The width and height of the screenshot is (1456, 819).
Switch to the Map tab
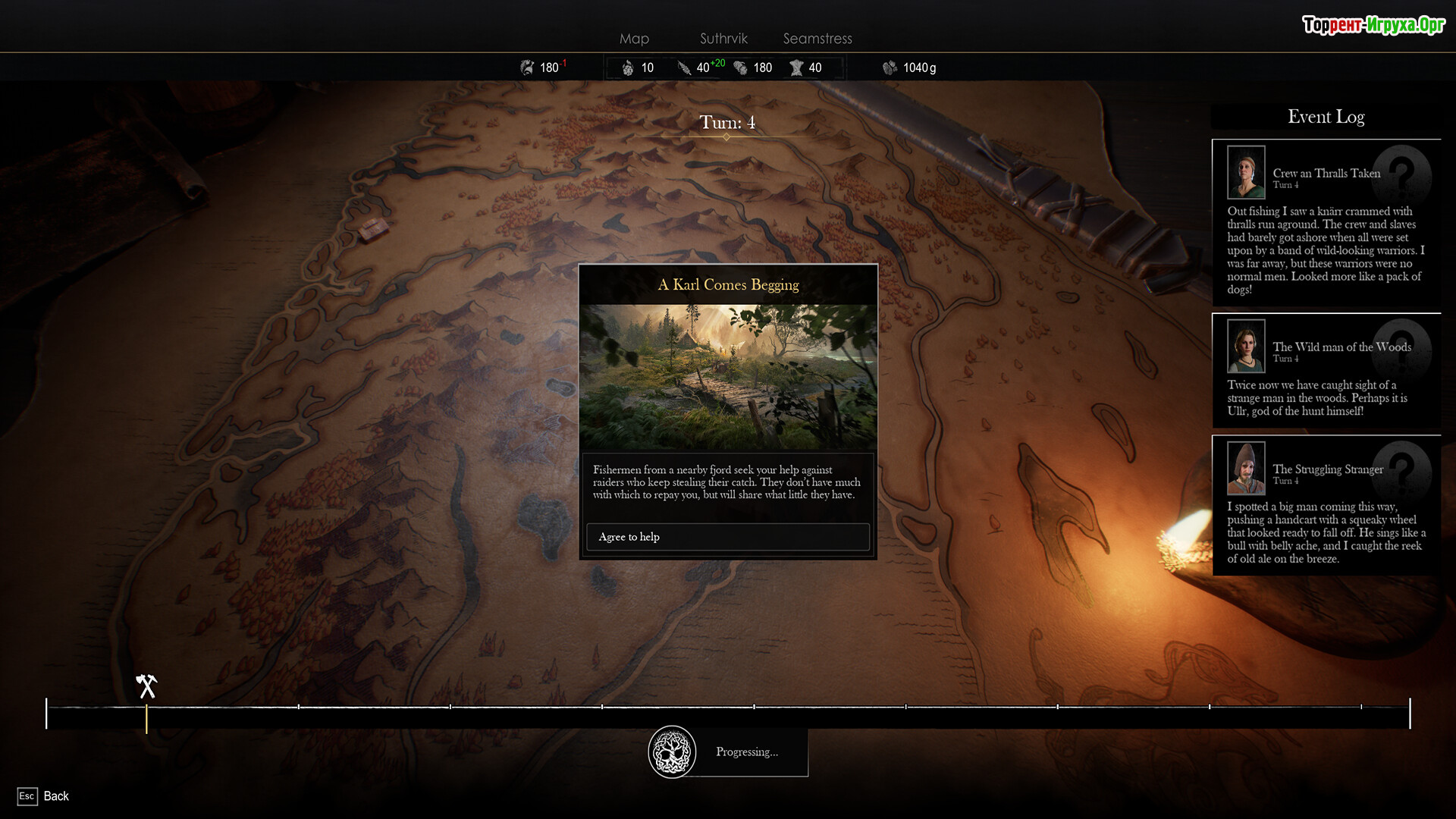tap(634, 39)
